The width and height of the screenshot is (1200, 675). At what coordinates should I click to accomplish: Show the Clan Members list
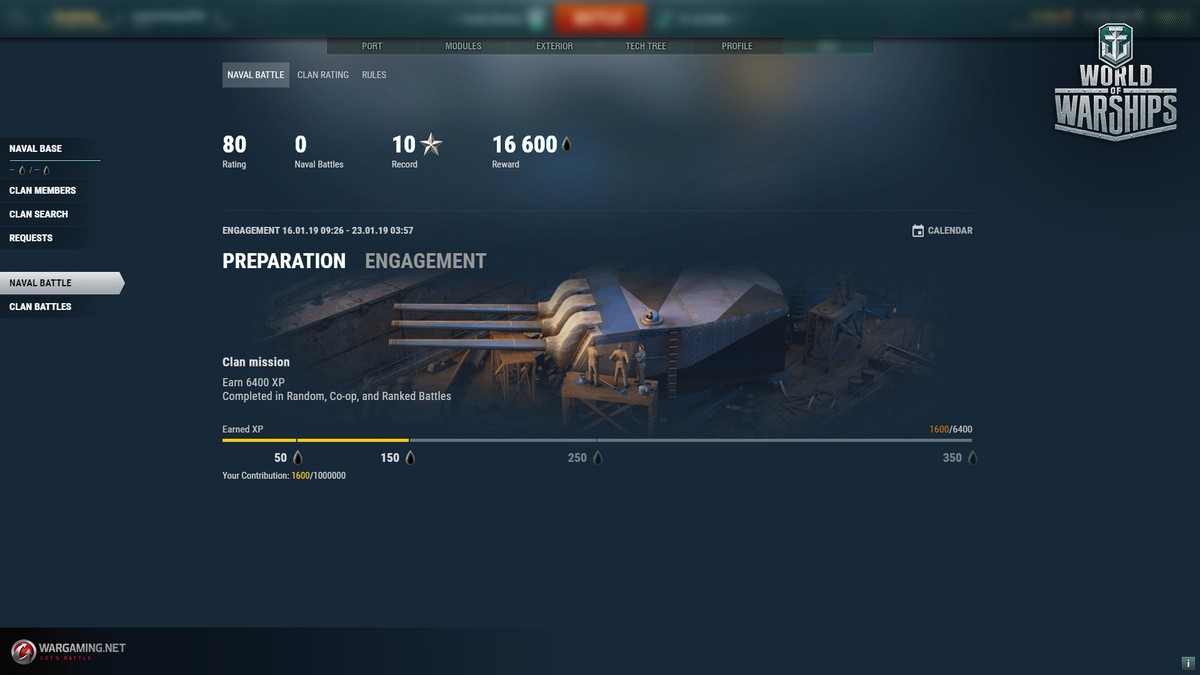coord(43,190)
